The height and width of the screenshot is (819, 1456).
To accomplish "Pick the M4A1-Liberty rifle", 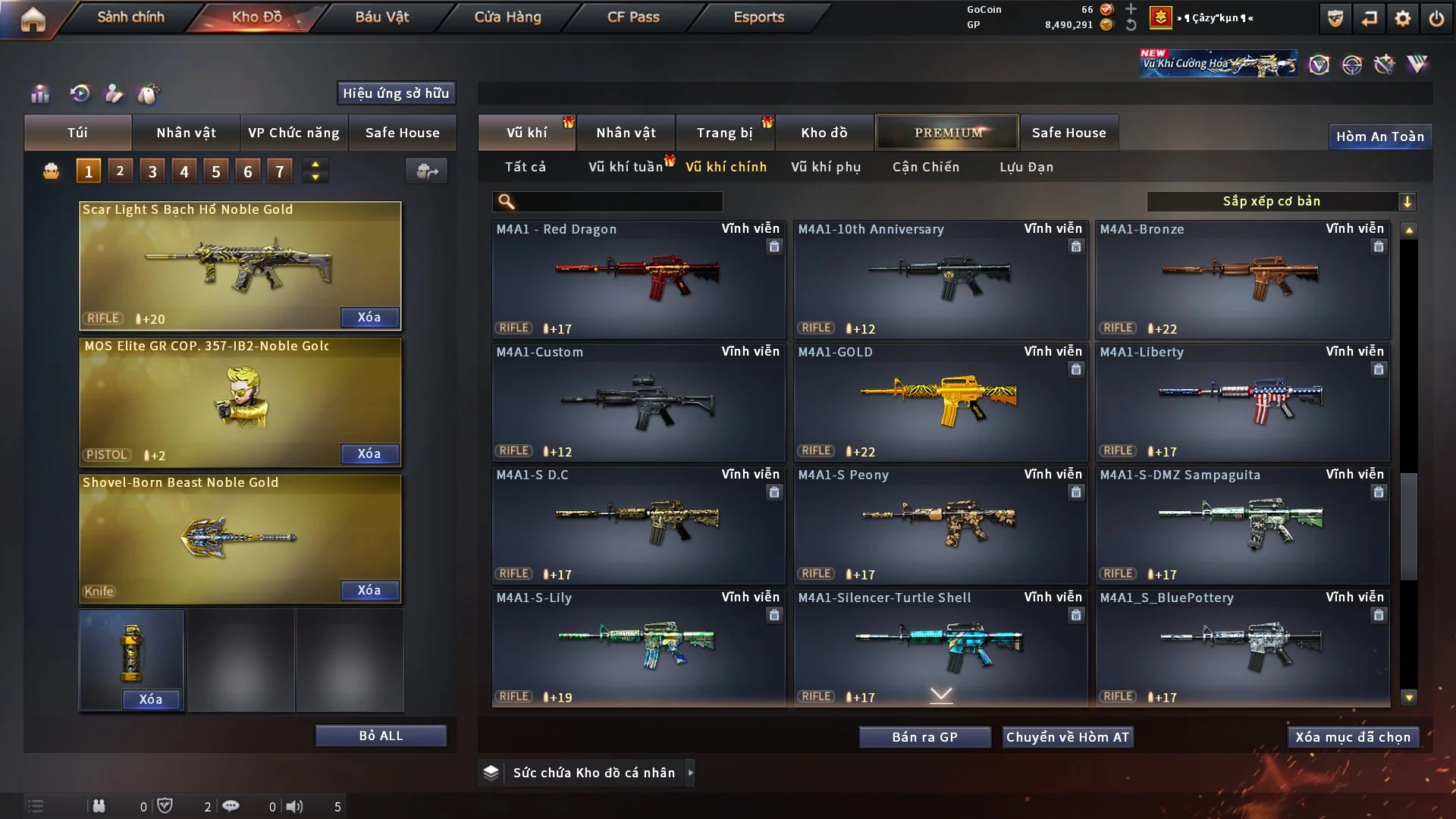I will (1242, 402).
